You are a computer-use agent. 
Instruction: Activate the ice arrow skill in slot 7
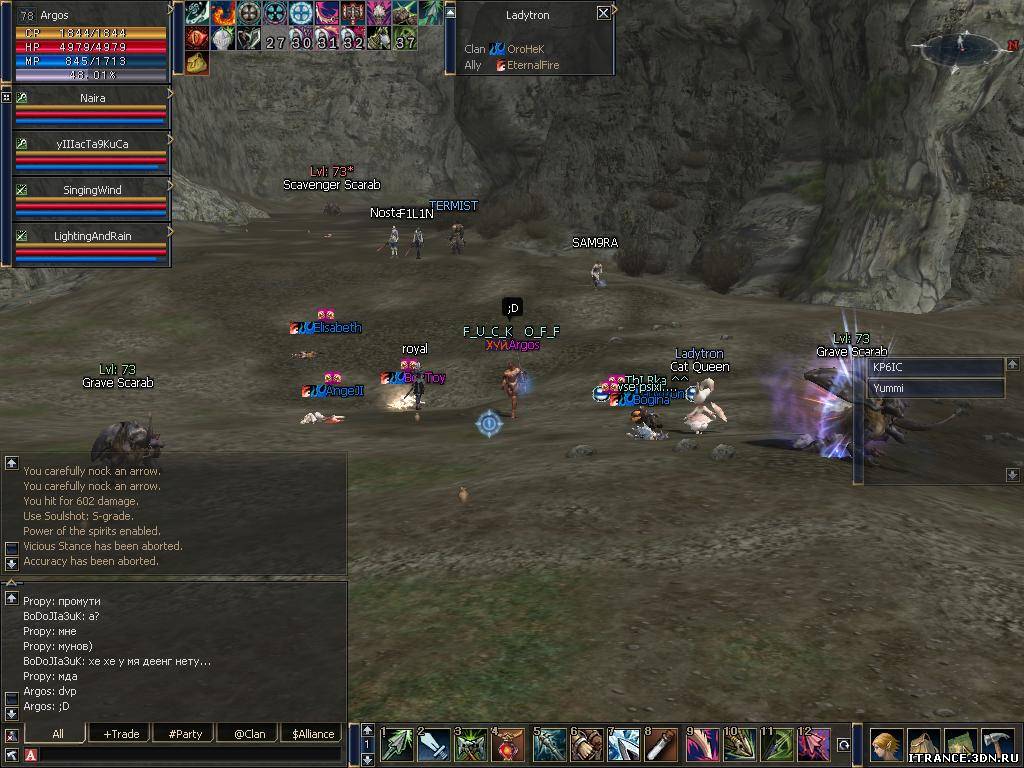[624, 745]
